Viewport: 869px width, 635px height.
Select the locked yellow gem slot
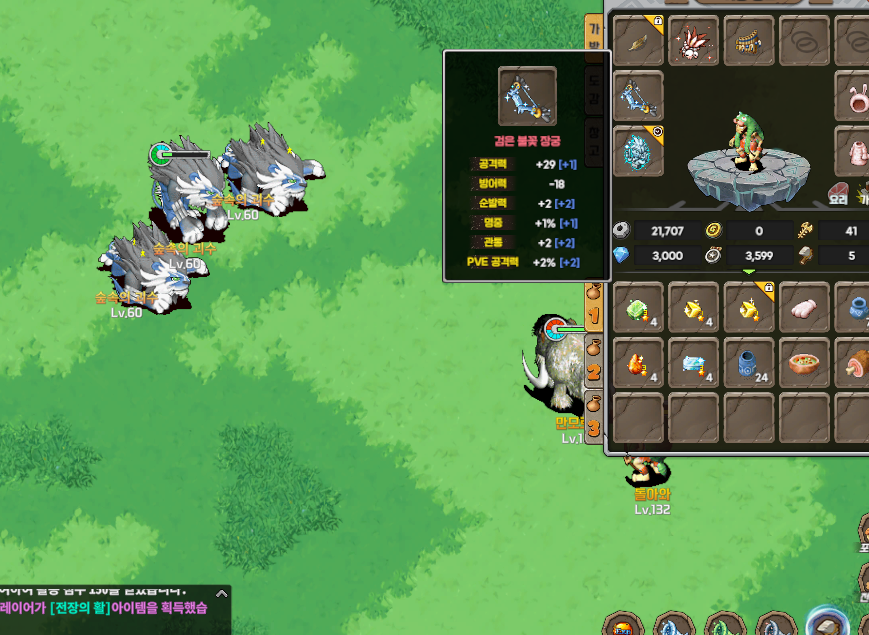pyautogui.click(x=748, y=307)
